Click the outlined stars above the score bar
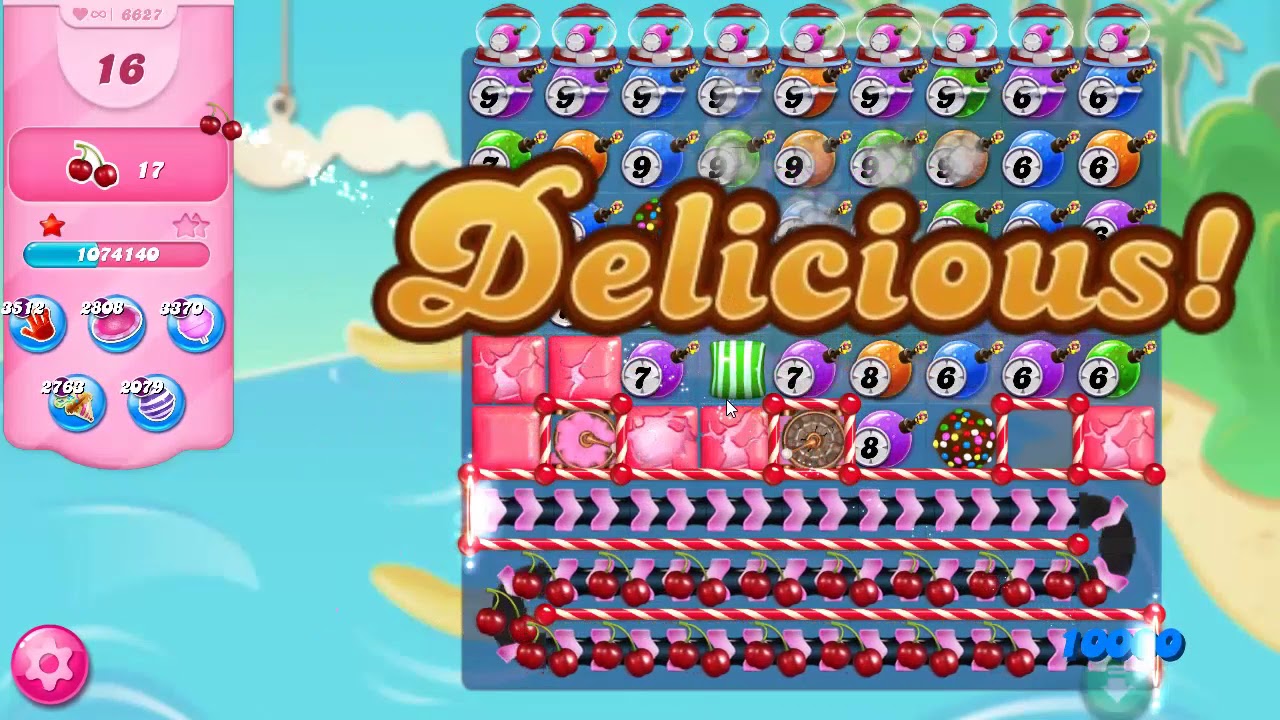Viewport: 1280px width, 720px height. [x=190, y=225]
